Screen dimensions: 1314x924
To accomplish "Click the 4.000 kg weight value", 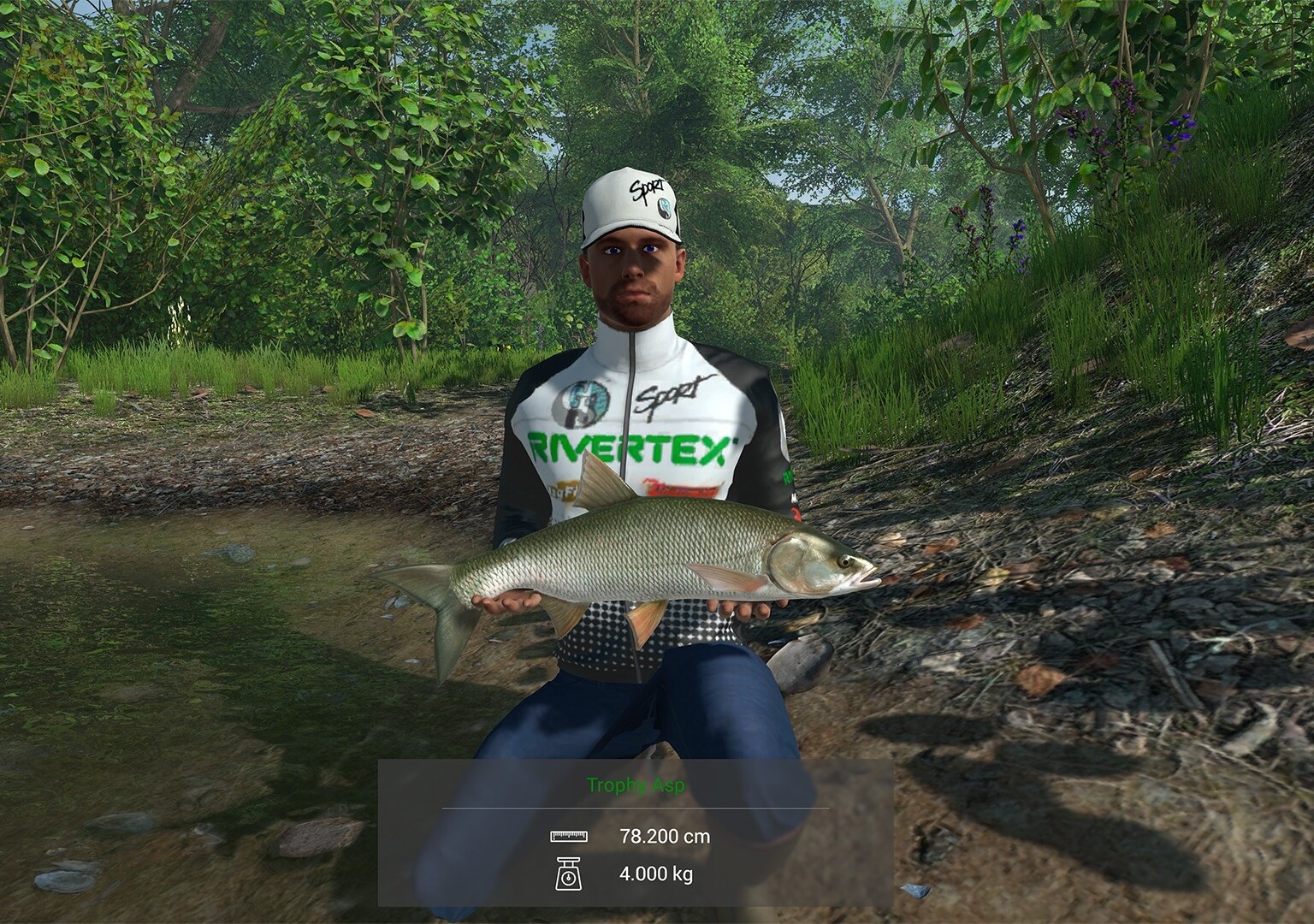I will [x=657, y=874].
